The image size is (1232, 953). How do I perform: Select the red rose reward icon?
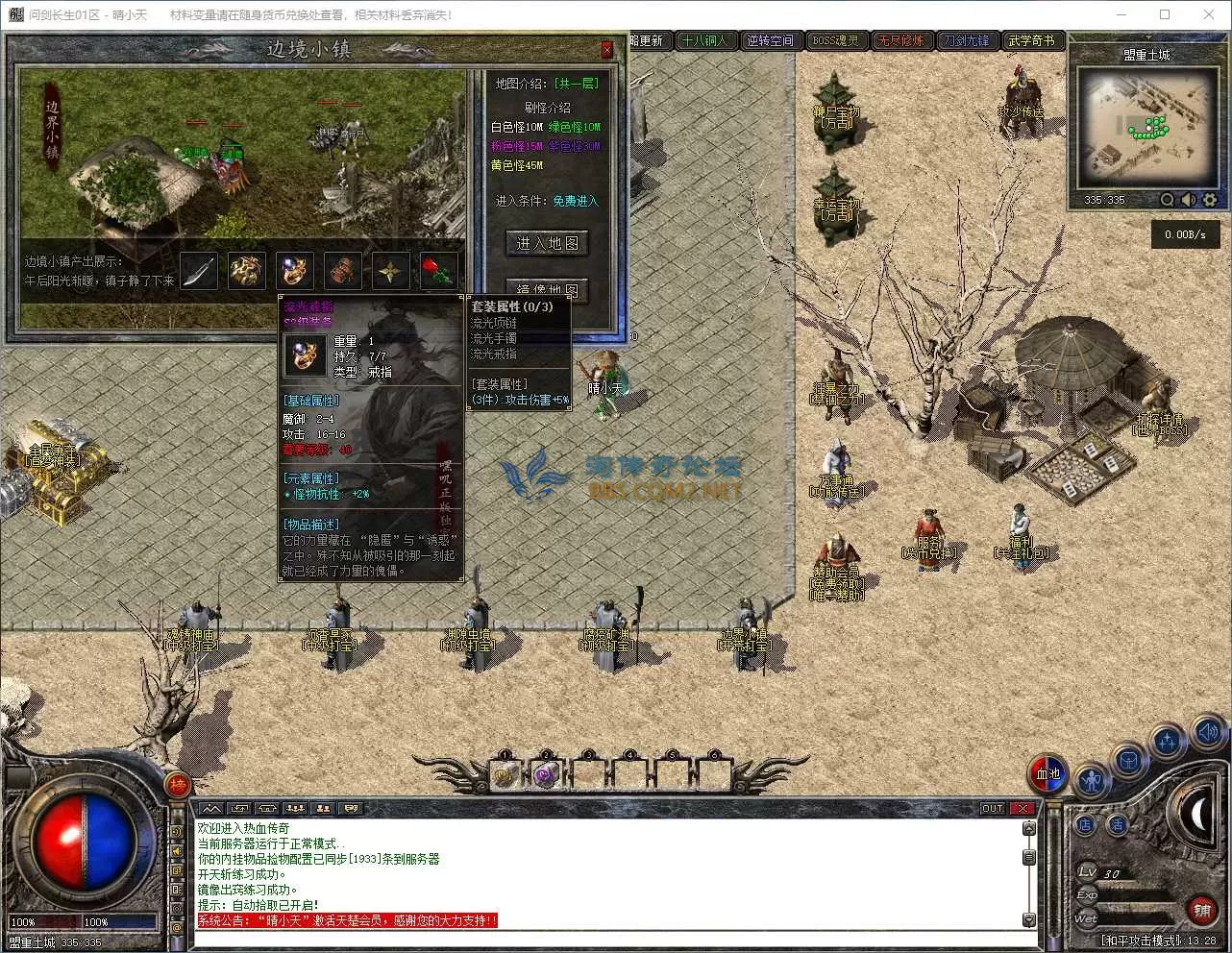point(438,271)
